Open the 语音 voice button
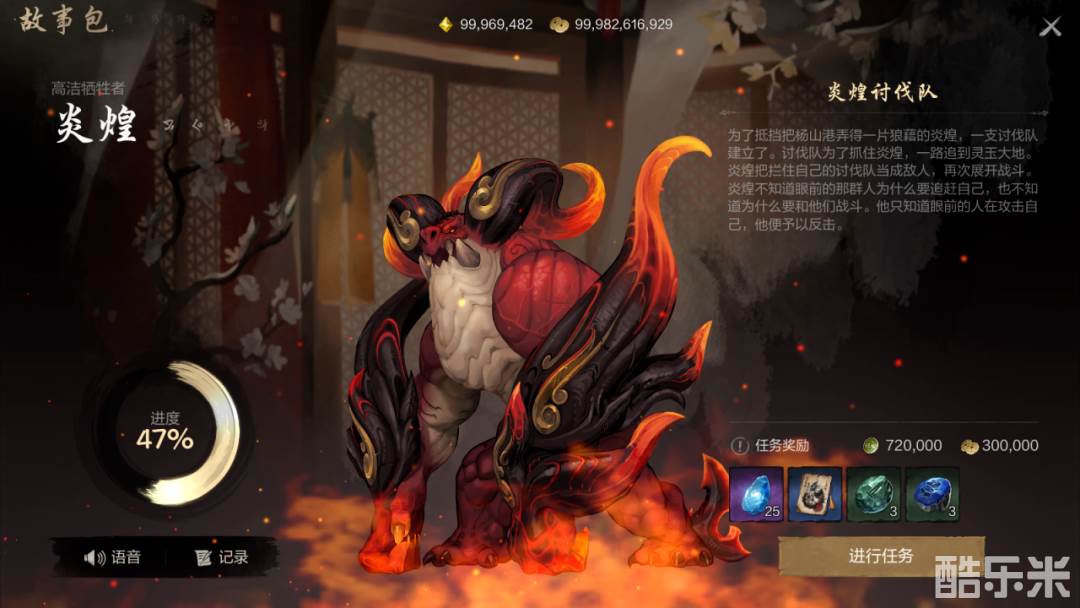 (112, 557)
